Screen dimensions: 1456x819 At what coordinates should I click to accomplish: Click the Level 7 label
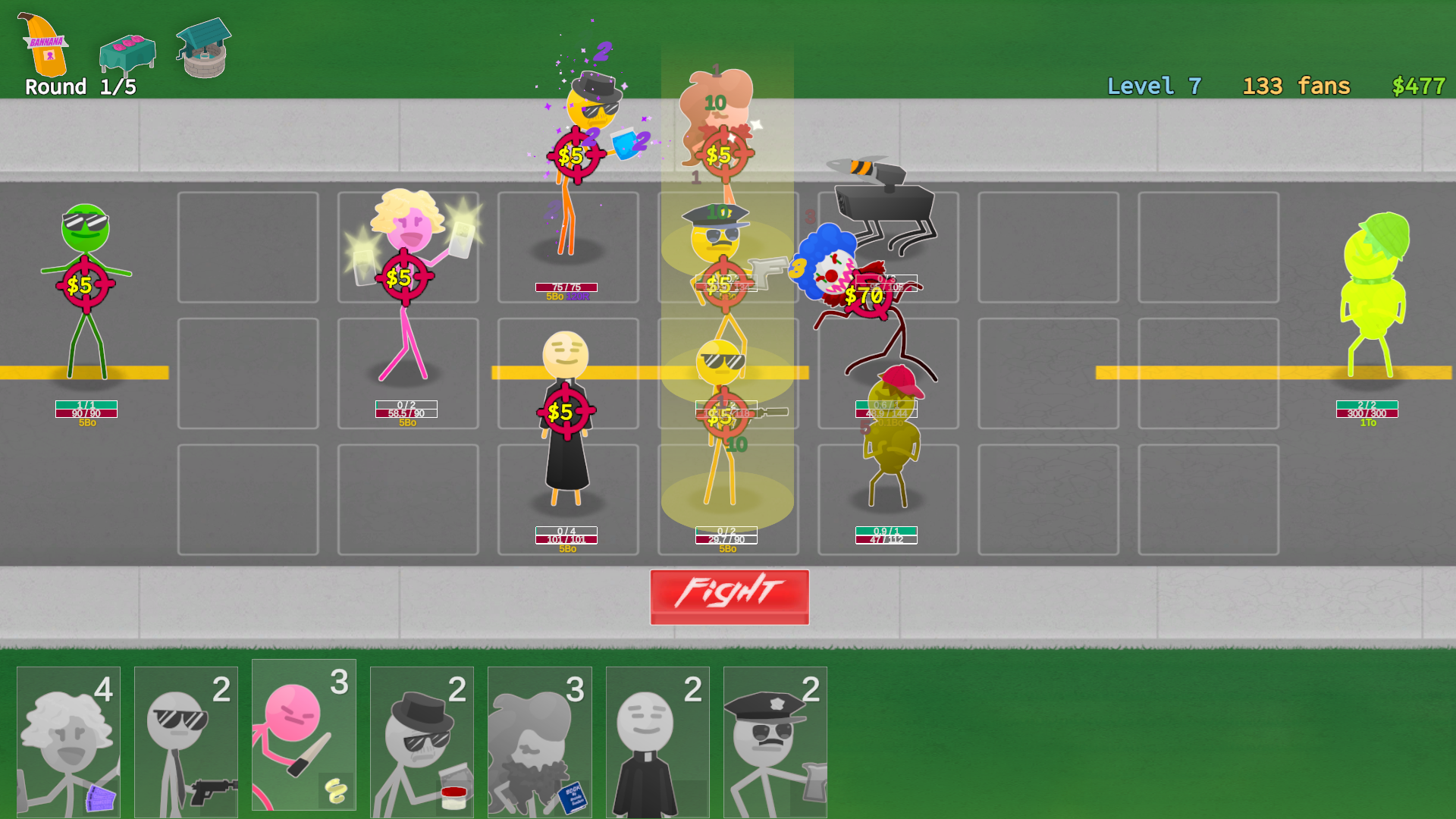1153,86
